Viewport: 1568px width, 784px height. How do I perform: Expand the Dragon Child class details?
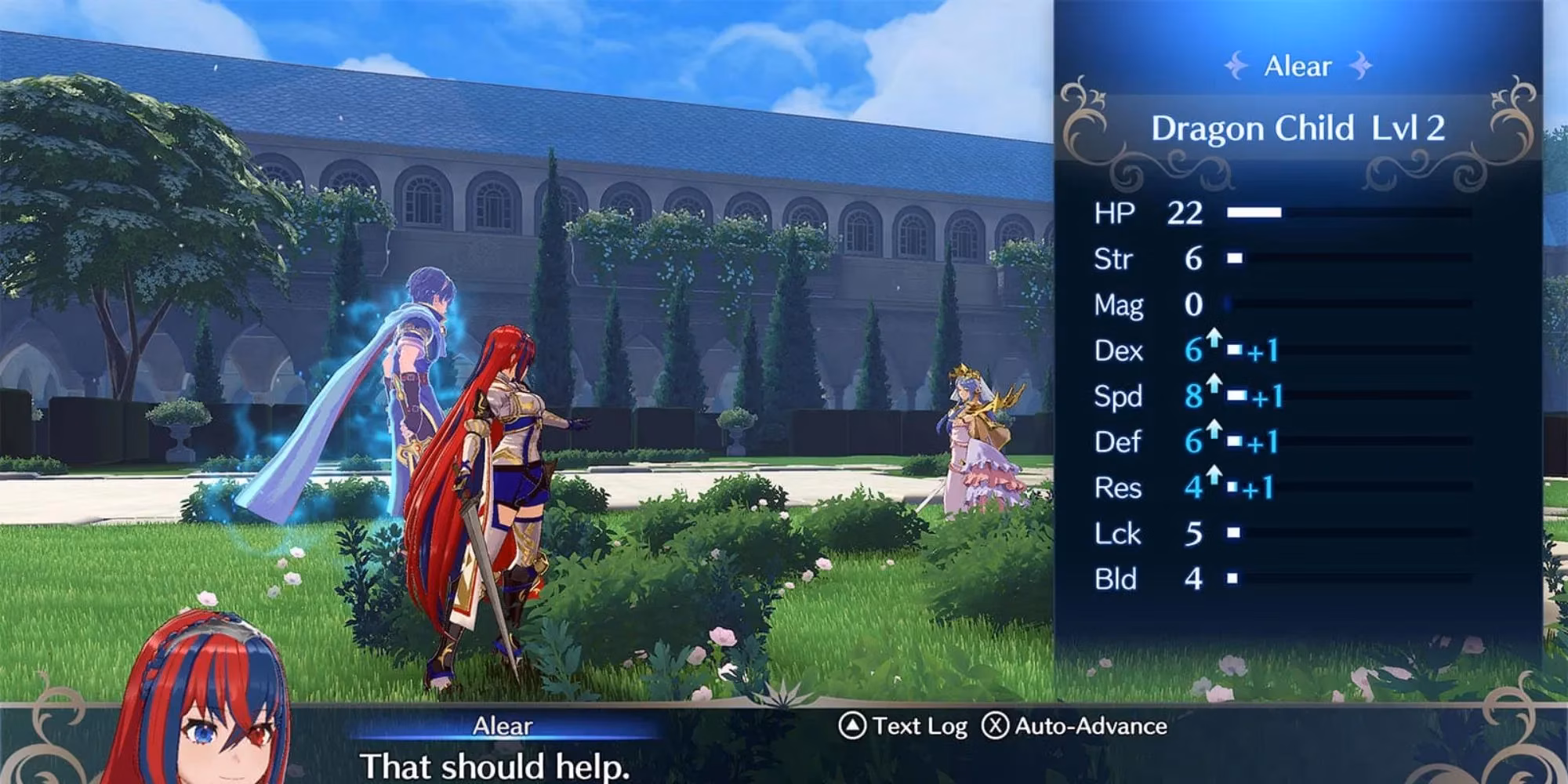1301,129
